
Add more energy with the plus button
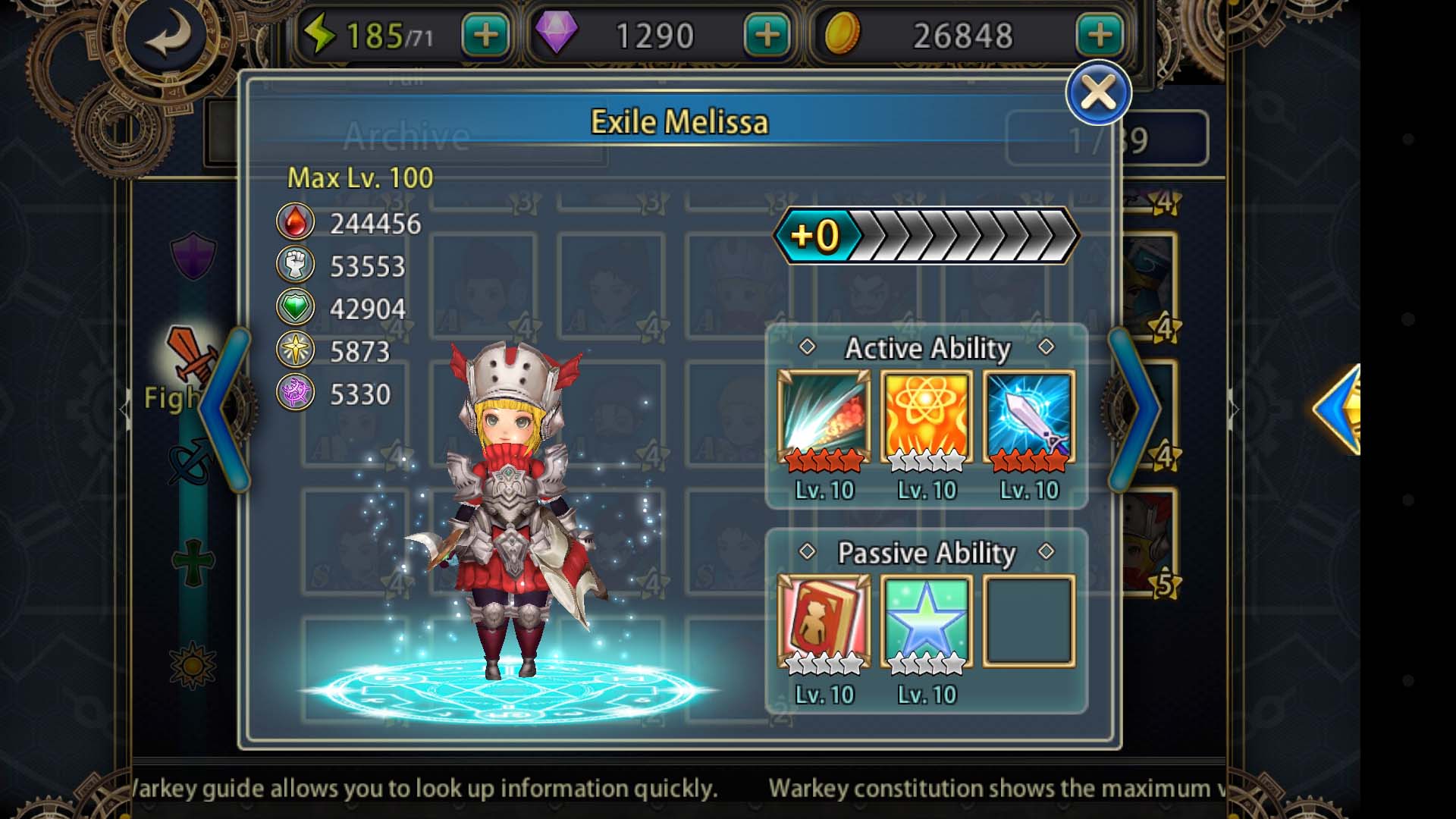click(485, 36)
